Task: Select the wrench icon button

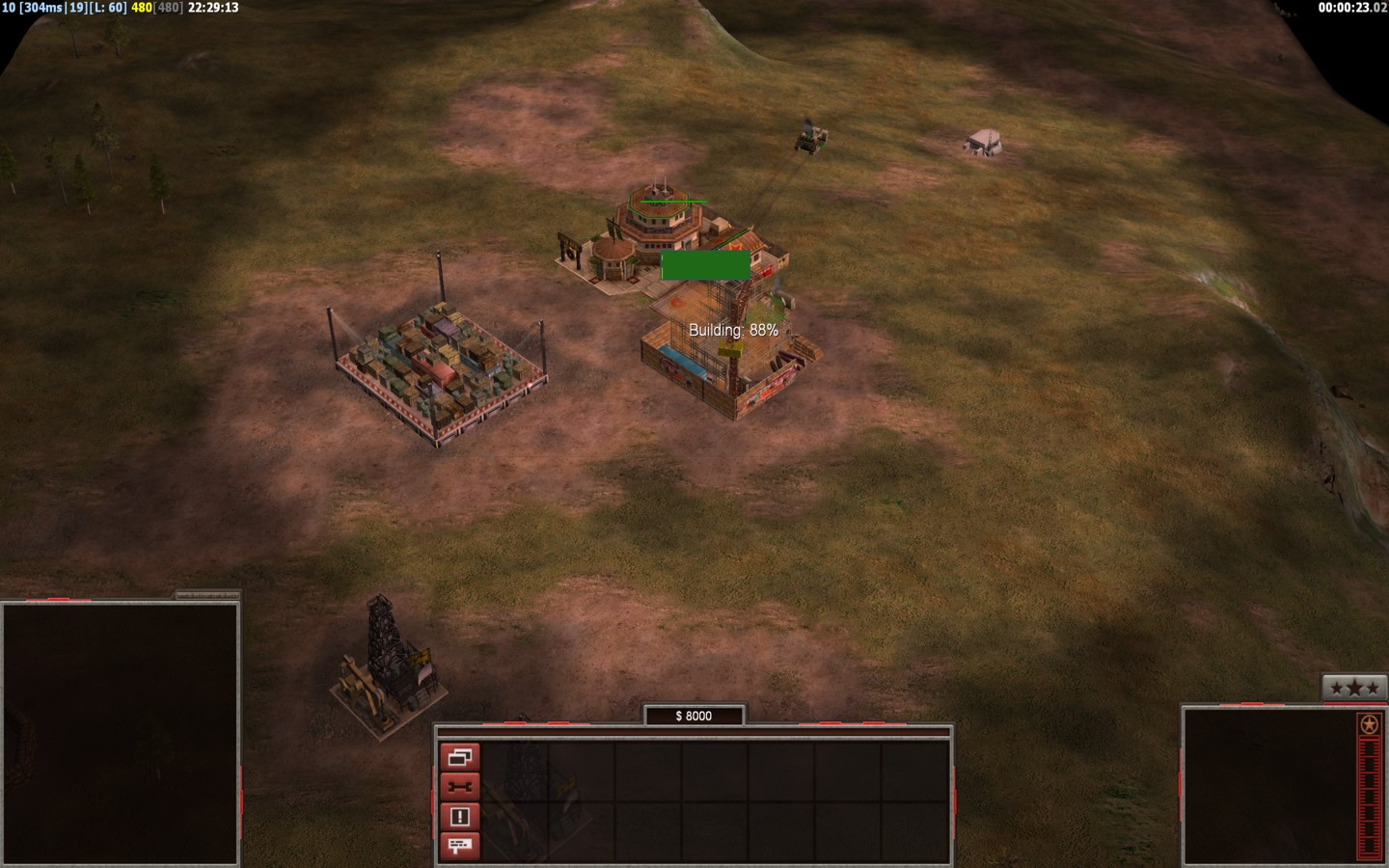Action: (x=459, y=787)
